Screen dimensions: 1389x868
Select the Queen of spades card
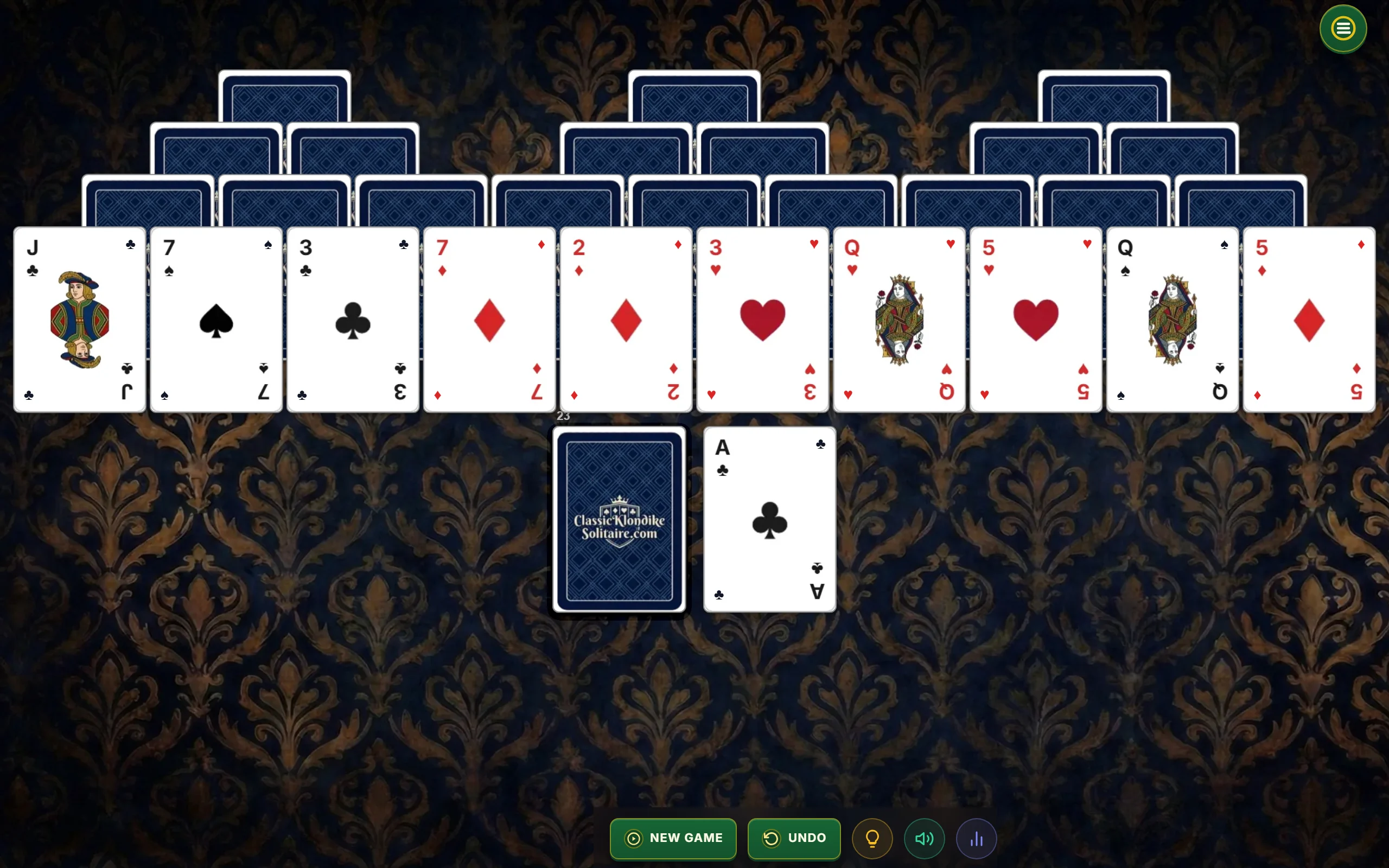pyautogui.click(x=1172, y=320)
